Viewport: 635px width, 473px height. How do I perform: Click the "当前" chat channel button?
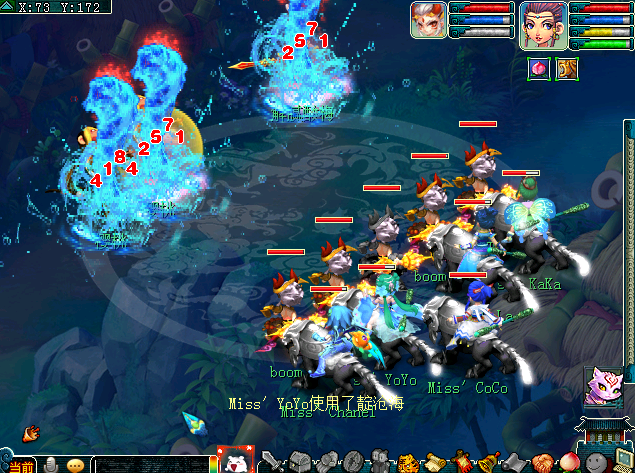18,465
